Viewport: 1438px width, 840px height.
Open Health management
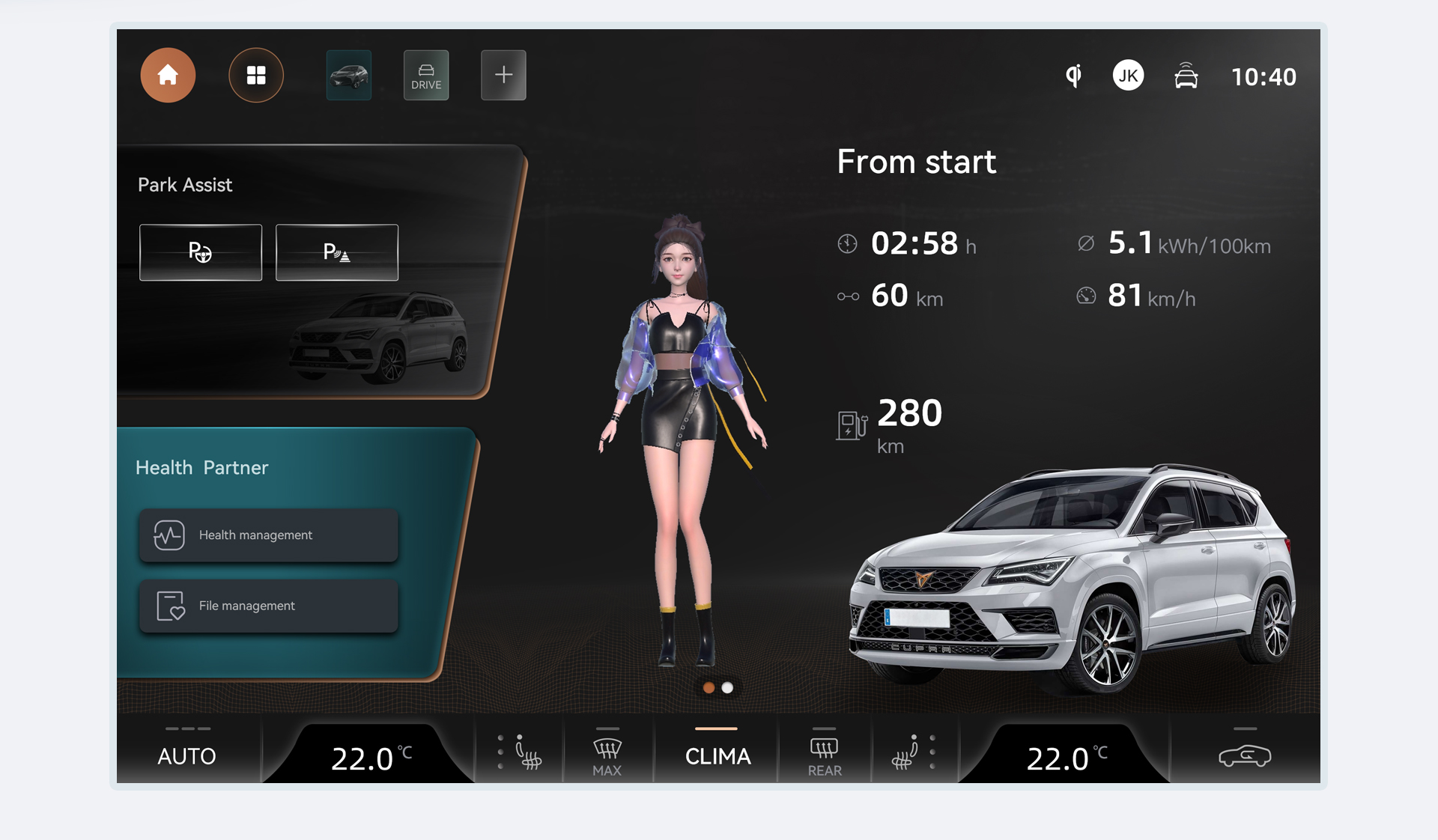tap(269, 535)
